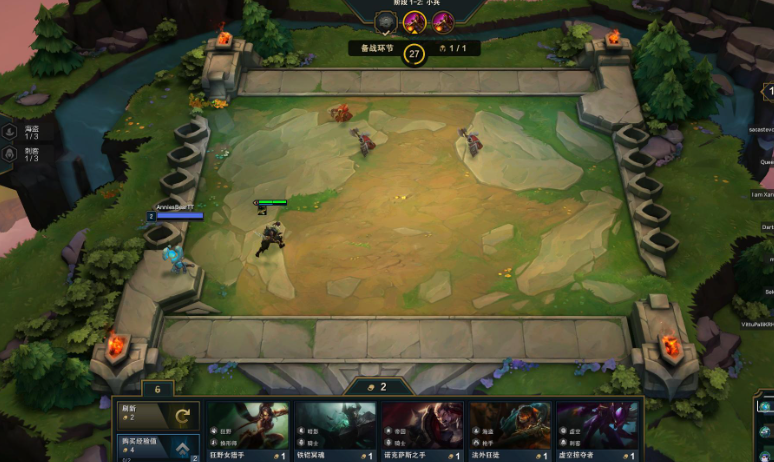774x462 pixels.
Task: Pick the 法外狂徒 champion card
Action: (x=510, y=431)
